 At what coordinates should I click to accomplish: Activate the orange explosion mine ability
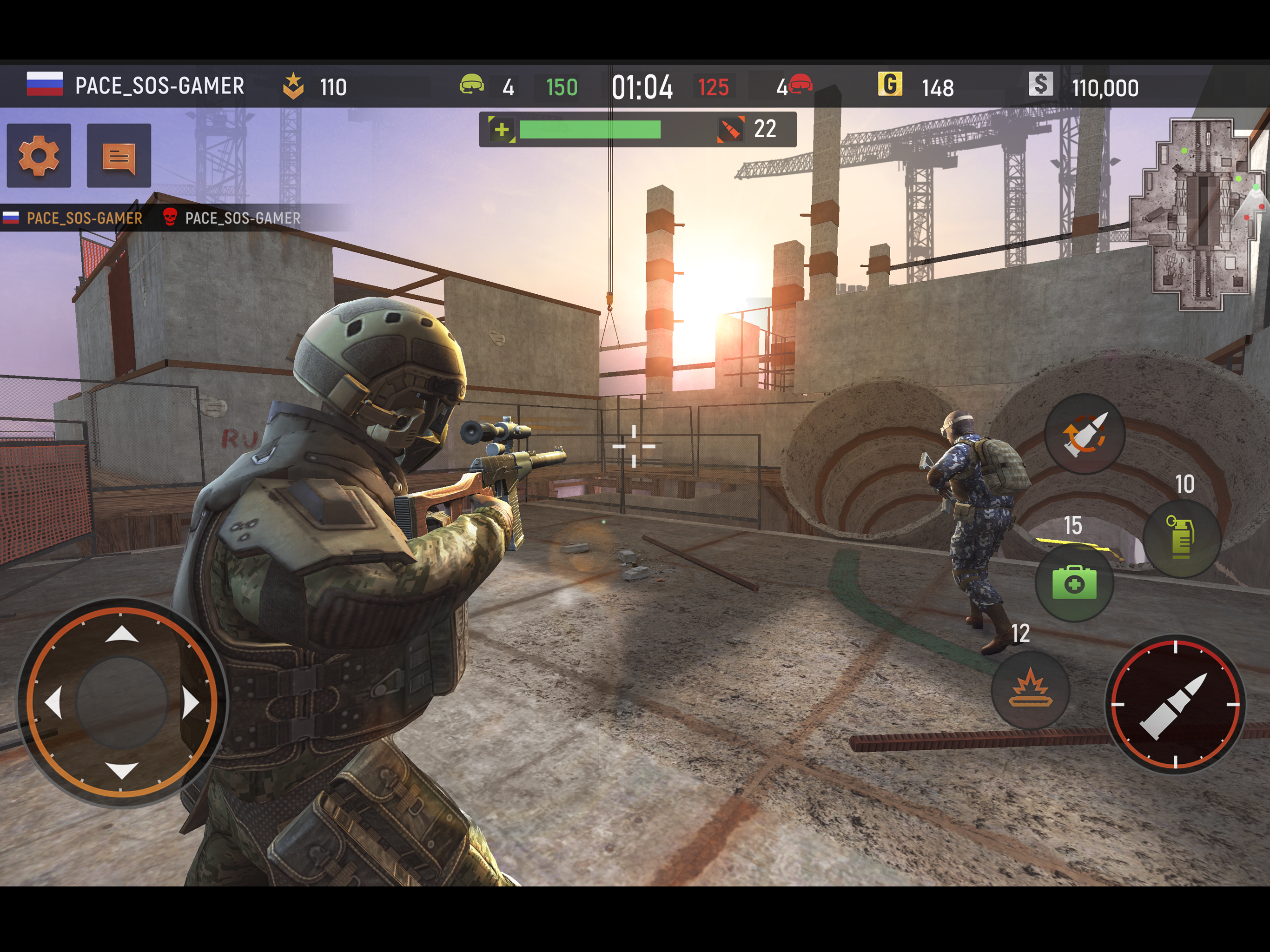(x=1031, y=688)
